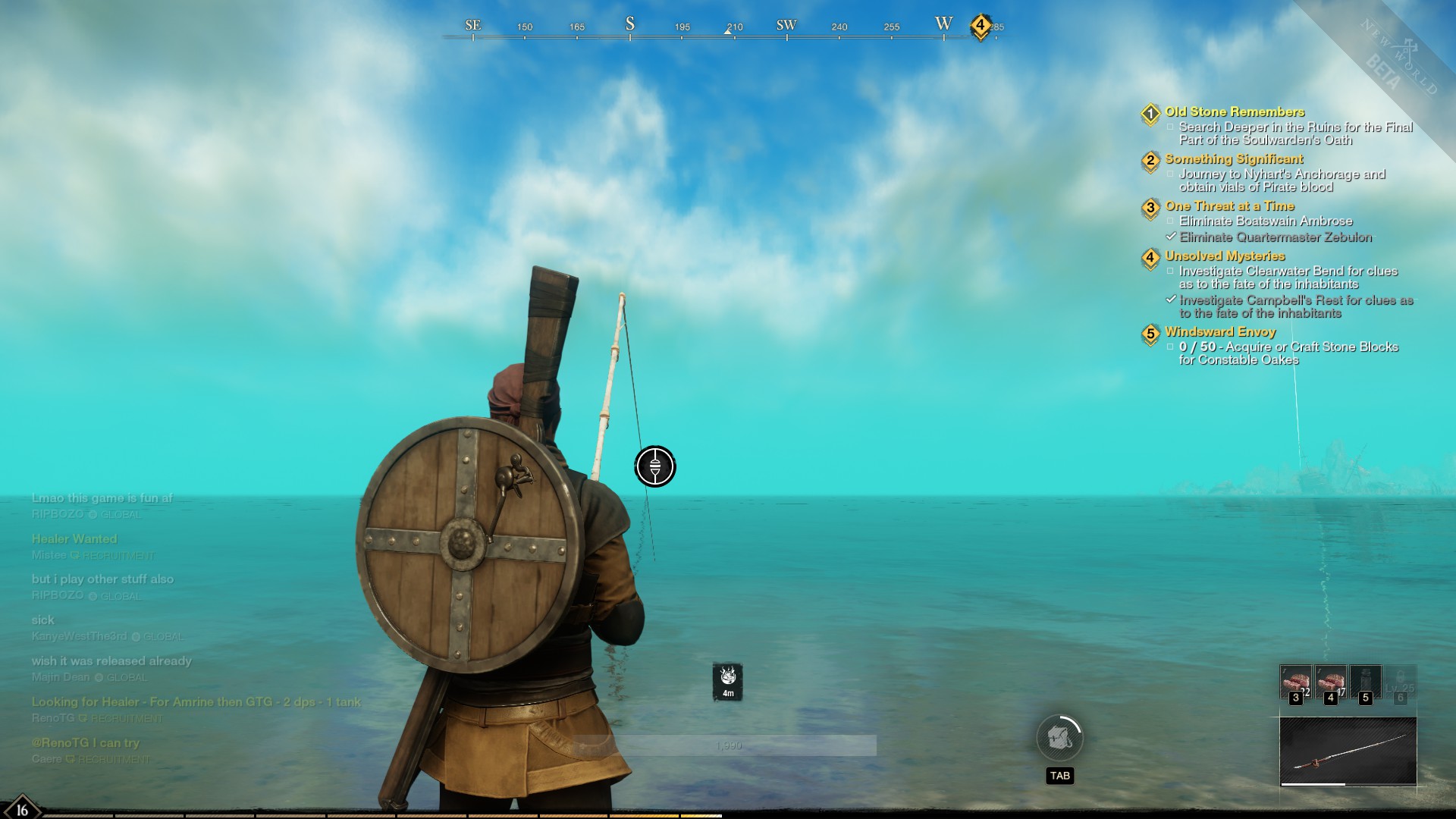Viewport: 1456px width, 819px height.
Task: Select the potion bottle in slot 5
Action: click(1366, 682)
